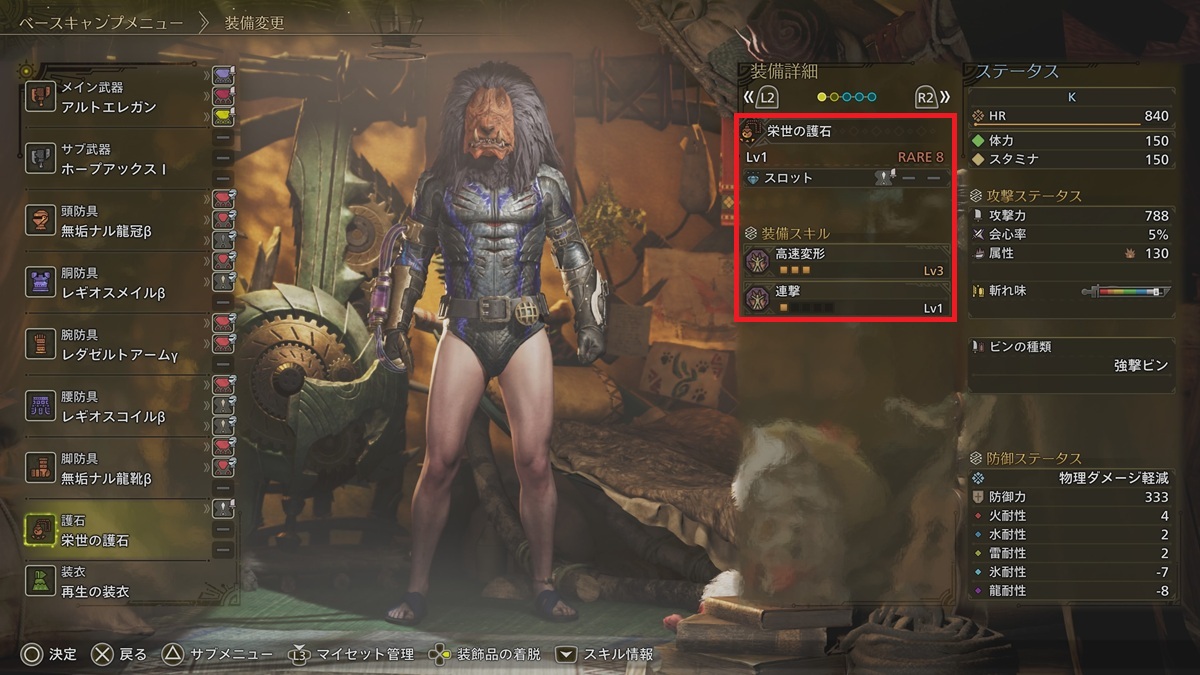Viewport: 1200px width, 675px height.
Task: Choose the 装衣 再生の装衣 mantle slot
Action: (115, 582)
